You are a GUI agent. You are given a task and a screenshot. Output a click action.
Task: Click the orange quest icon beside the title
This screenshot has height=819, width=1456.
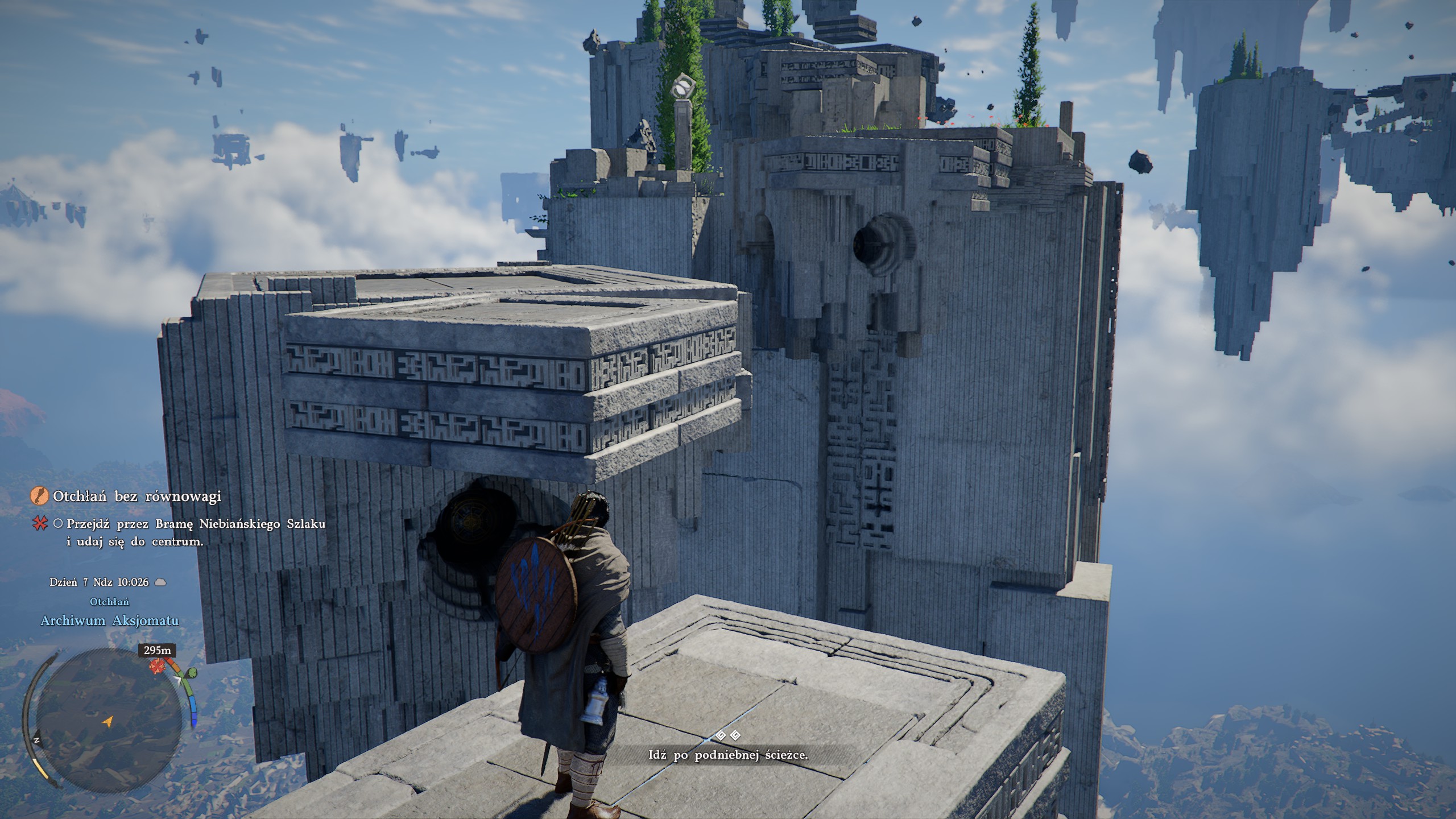(x=39, y=496)
